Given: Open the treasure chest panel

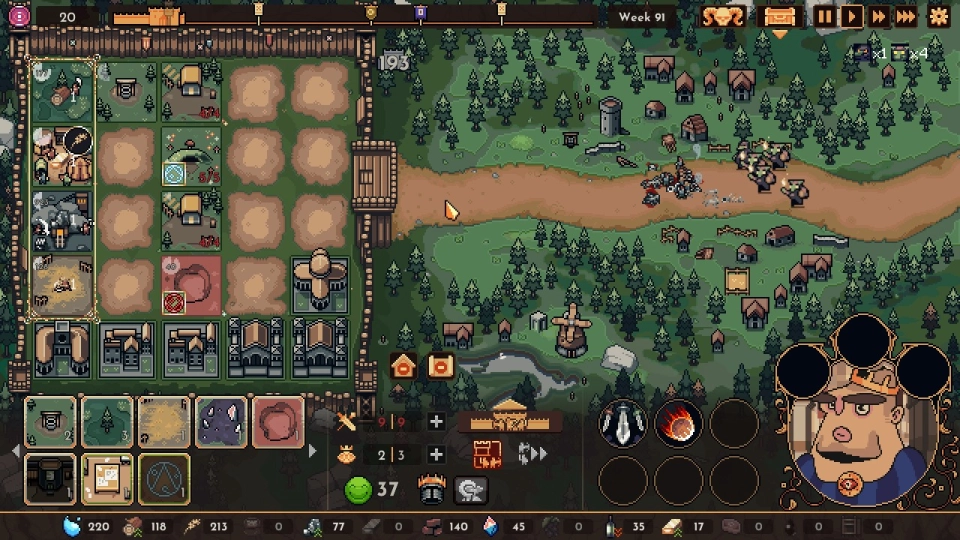Looking at the screenshot, I should pyautogui.click(x=779, y=16).
